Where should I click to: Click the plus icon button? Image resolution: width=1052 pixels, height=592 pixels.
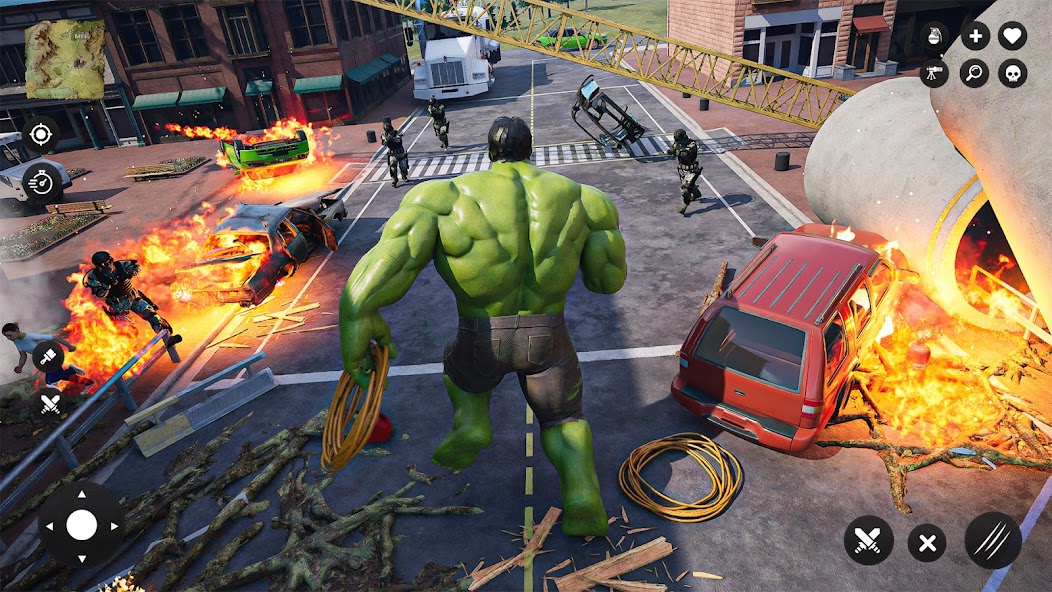click(975, 36)
